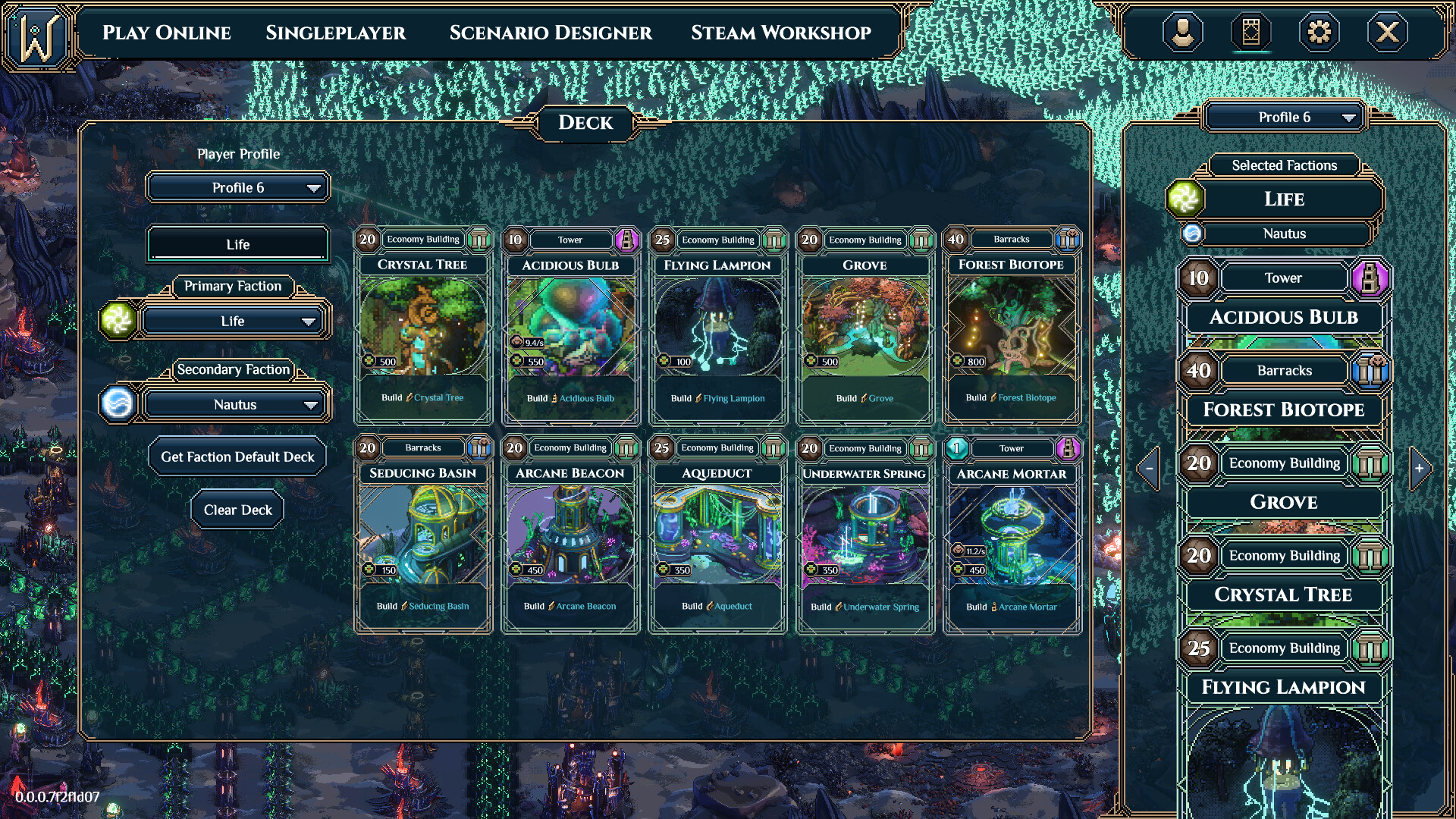Pick the Acidious Bulb tower card

tap(570, 326)
